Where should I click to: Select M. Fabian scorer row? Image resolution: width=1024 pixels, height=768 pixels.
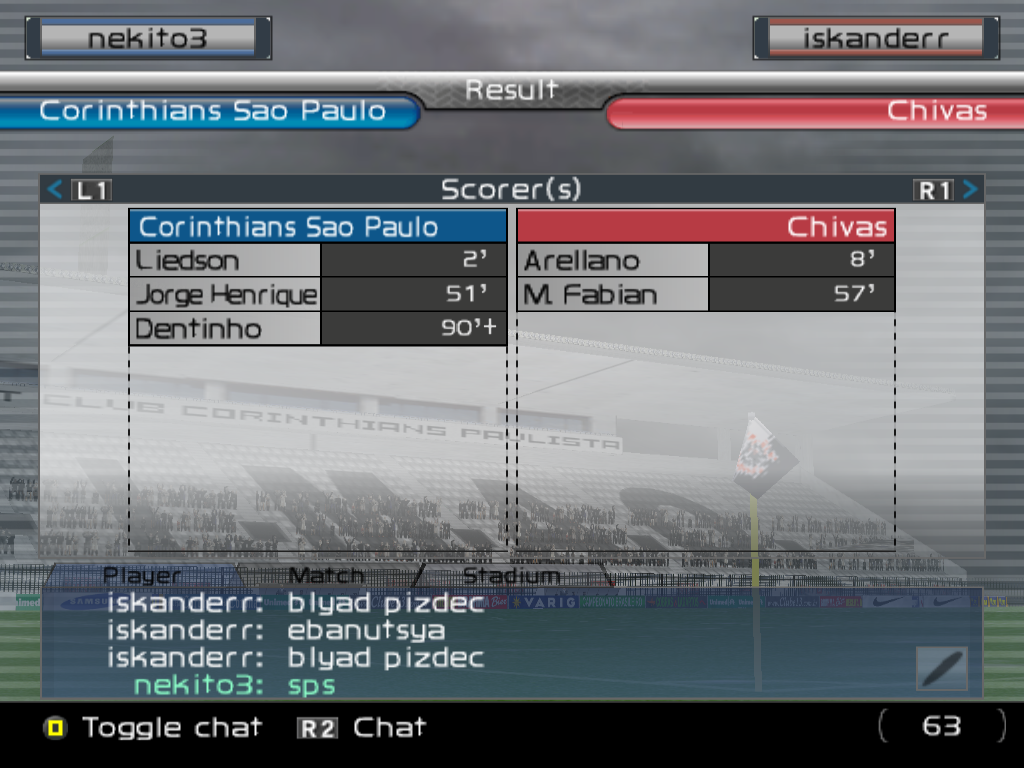(705, 295)
